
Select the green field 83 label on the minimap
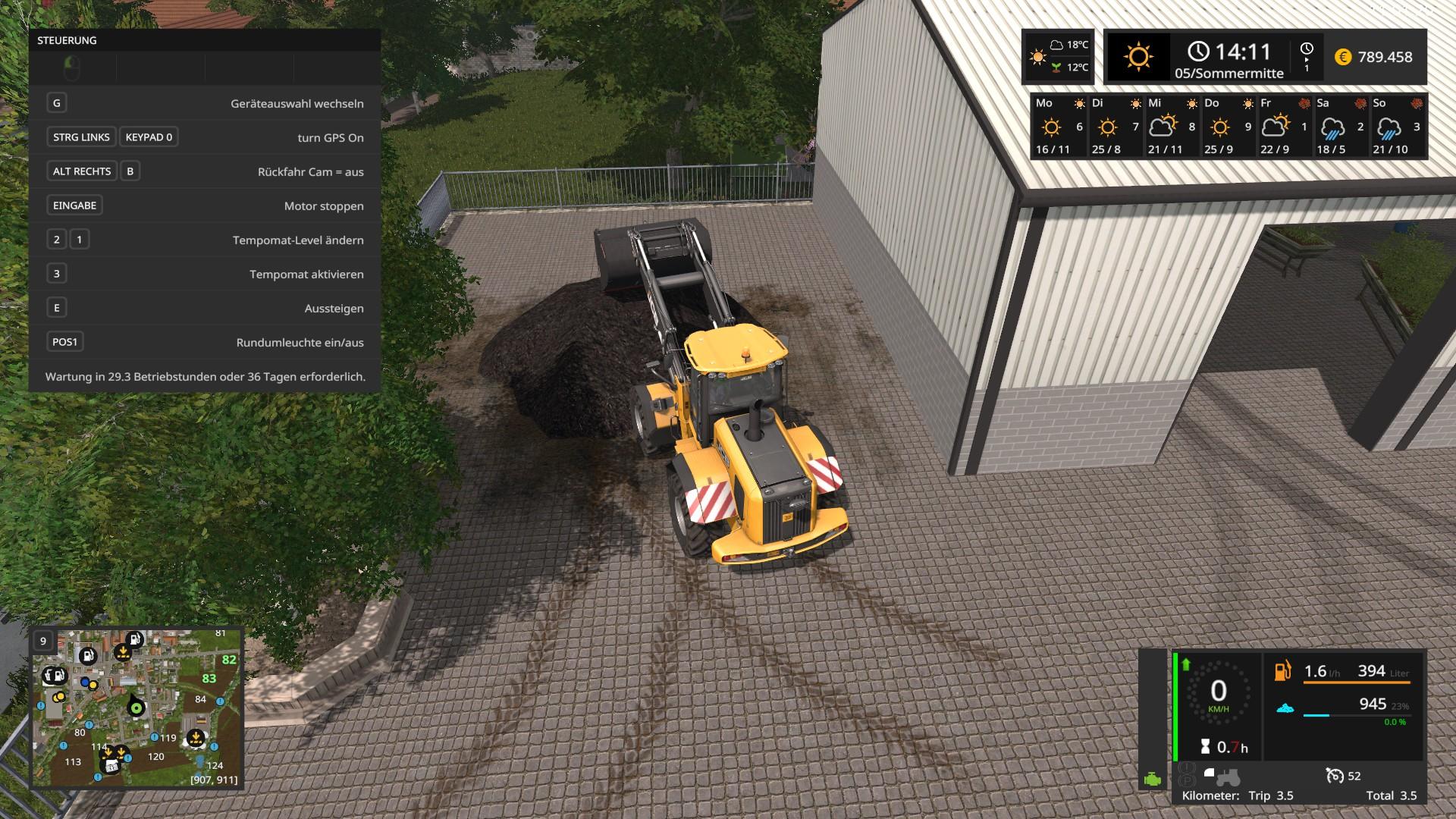point(209,679)
